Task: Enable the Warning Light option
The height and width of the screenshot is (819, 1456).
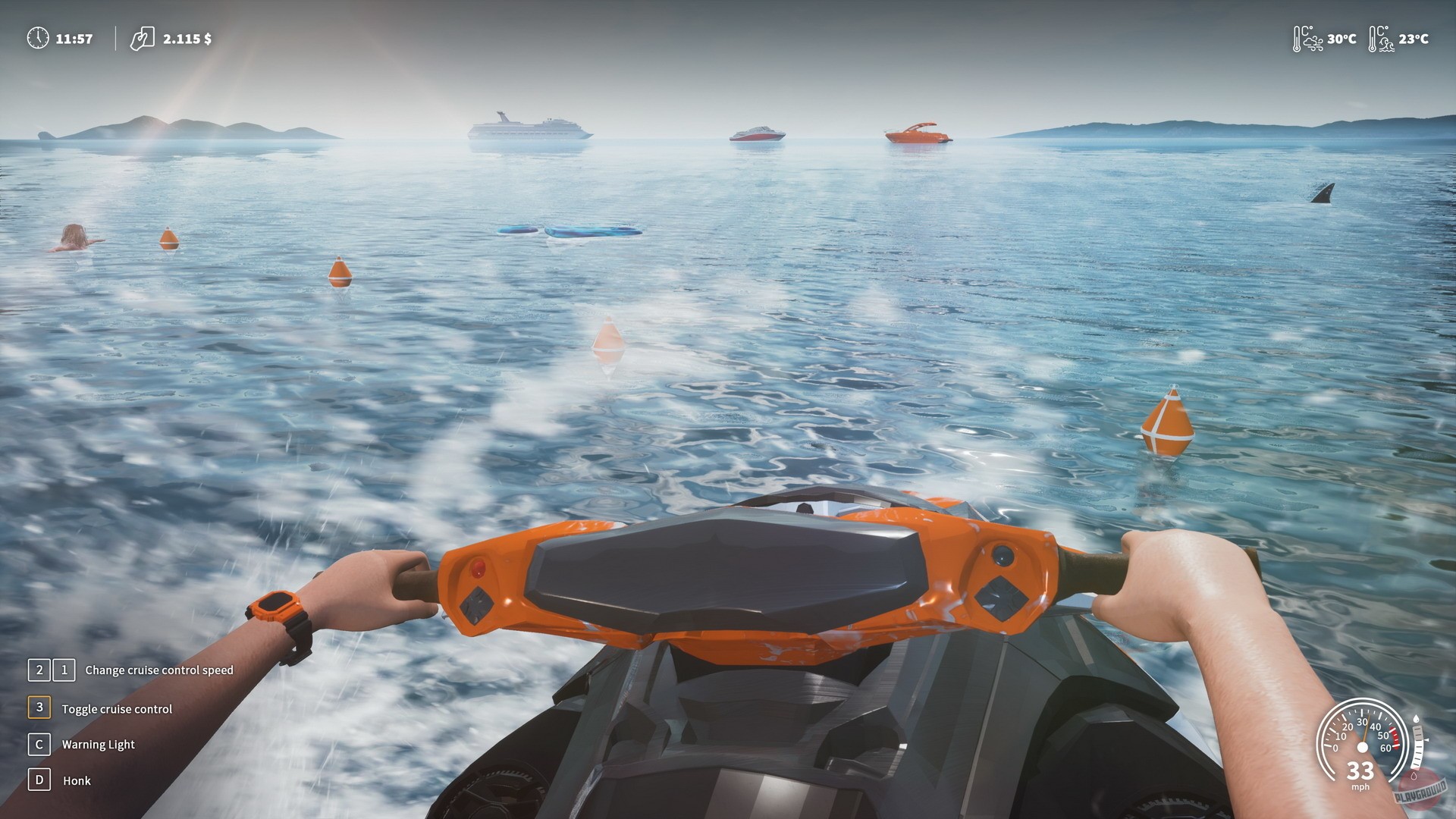Action: coord(99,745)
